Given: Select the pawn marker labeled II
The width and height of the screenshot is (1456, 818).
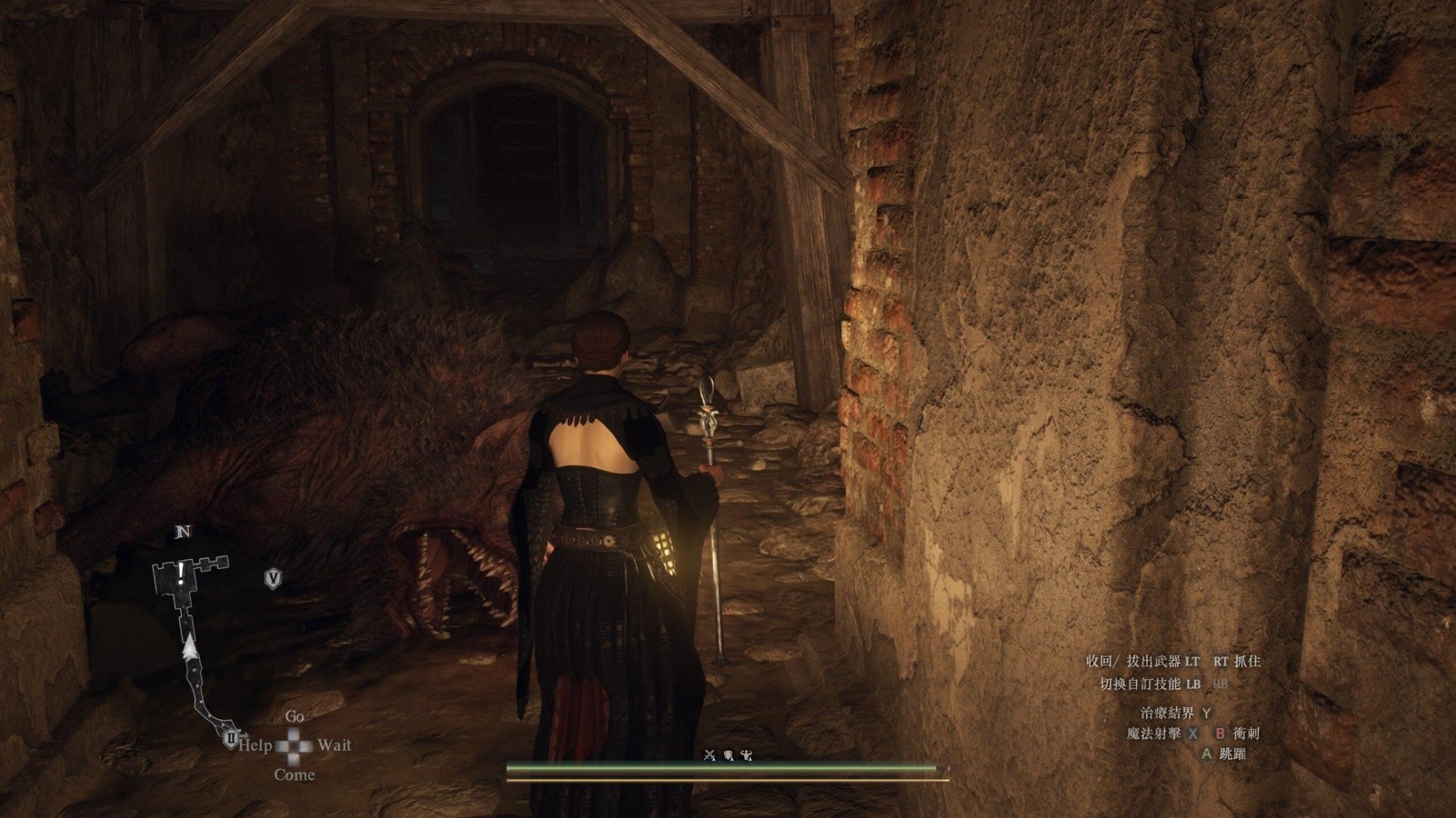Looking at the screenshot, I should coord(231,738).
